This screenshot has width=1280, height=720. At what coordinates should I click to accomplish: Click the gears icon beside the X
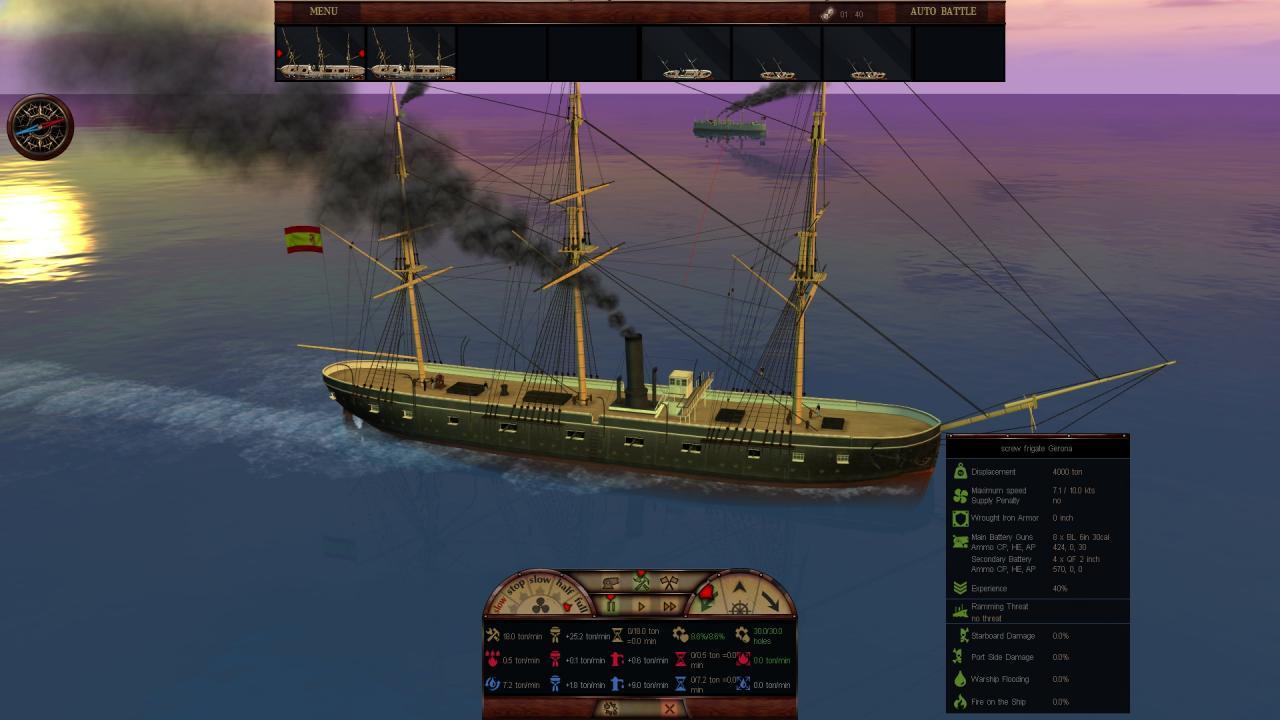(610, 708)
